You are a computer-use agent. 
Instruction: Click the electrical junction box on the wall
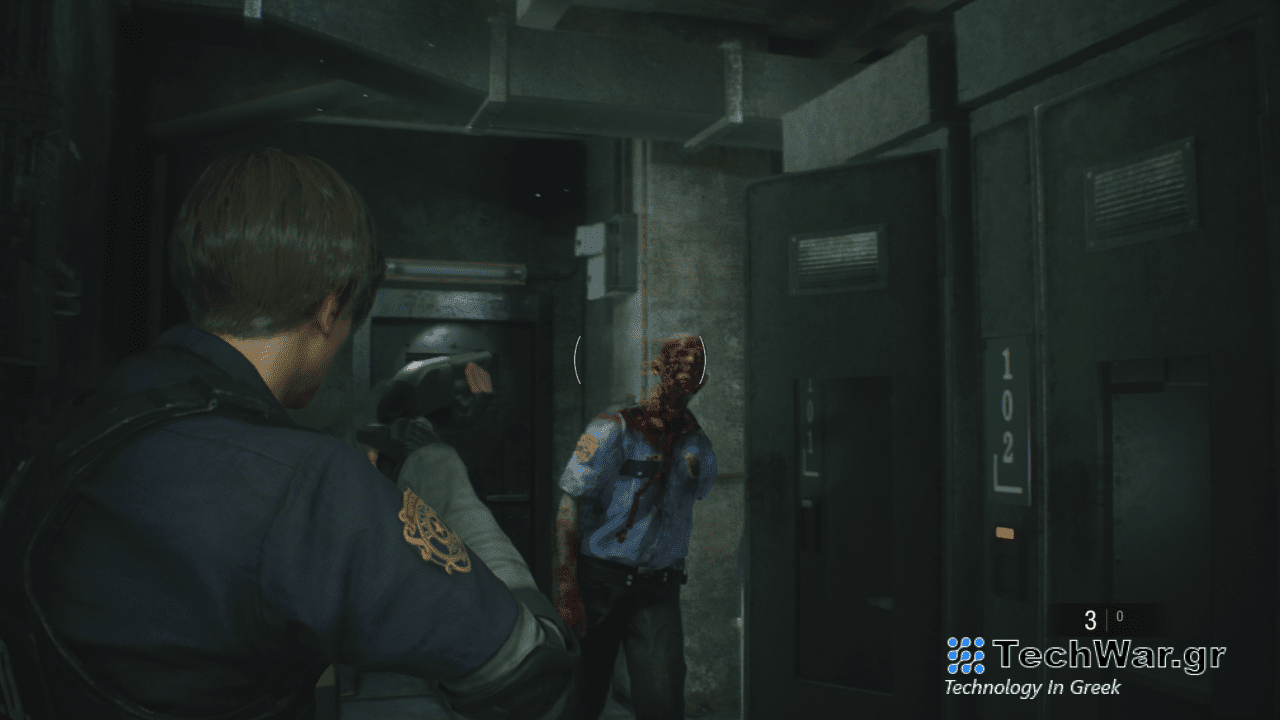click(607, 253)
